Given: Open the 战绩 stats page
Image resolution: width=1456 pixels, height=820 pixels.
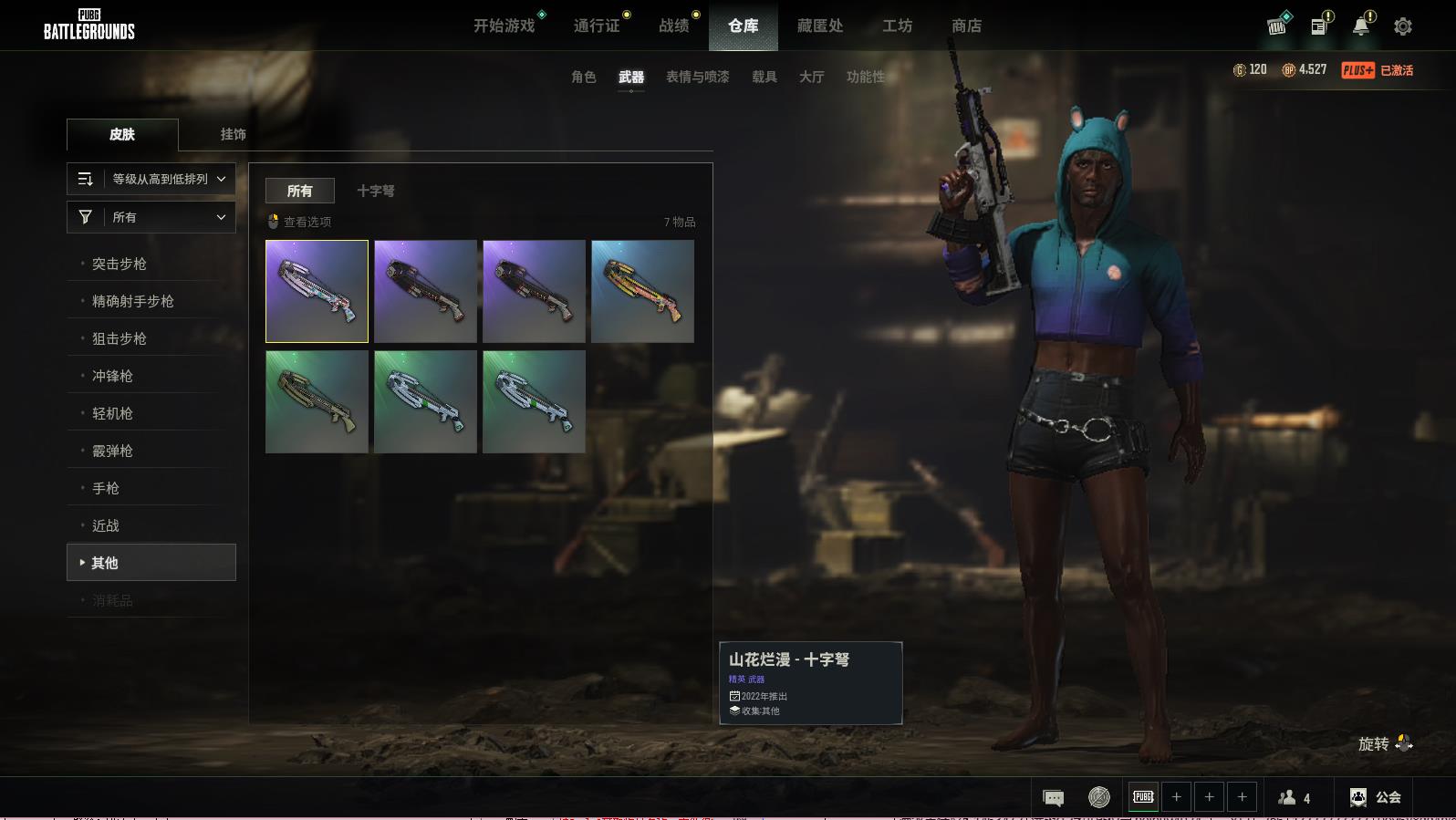Looking at the screenshot, I should pyautogui.click(x=674, y=26).
